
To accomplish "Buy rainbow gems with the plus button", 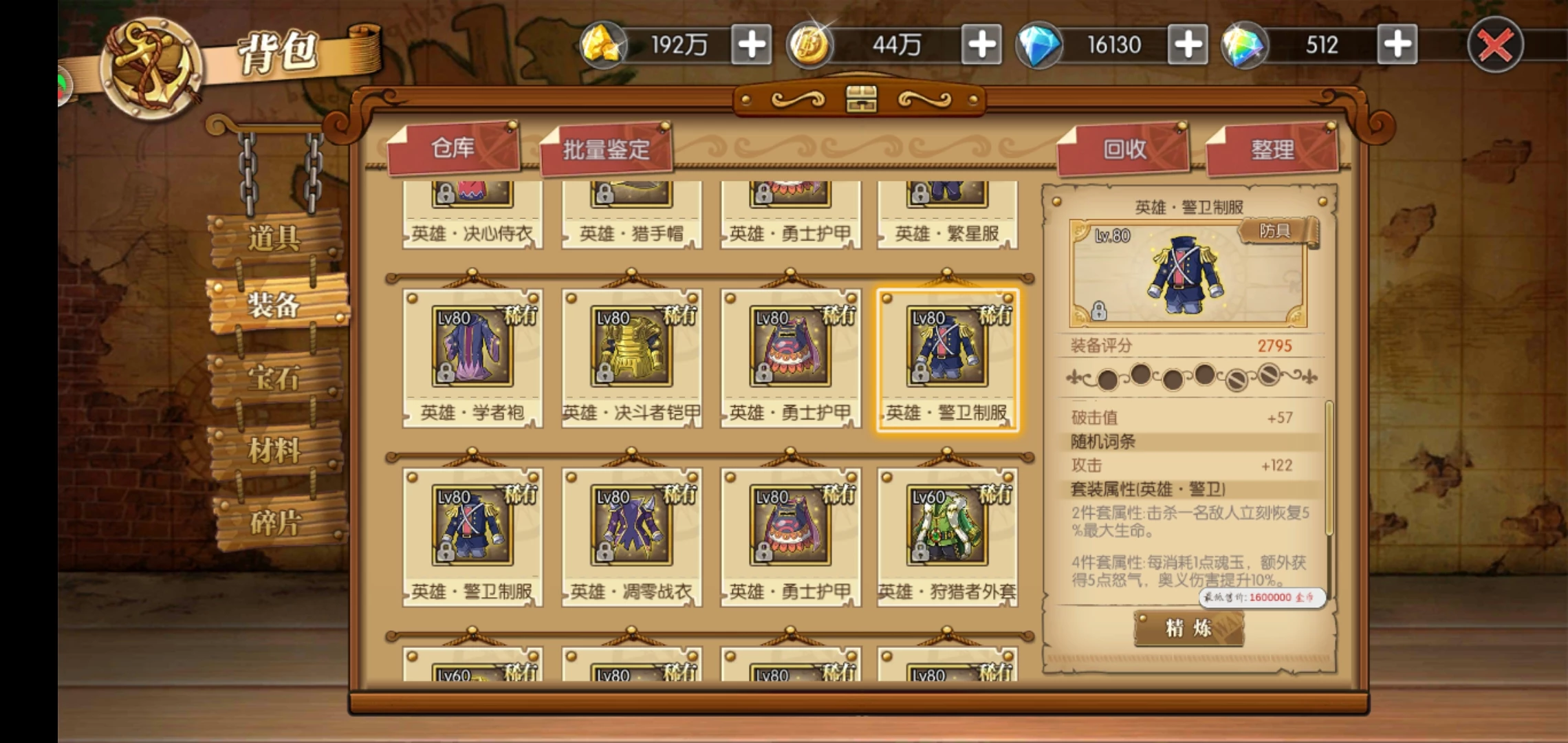I will pyautogui.click(x=1397, y=45).
